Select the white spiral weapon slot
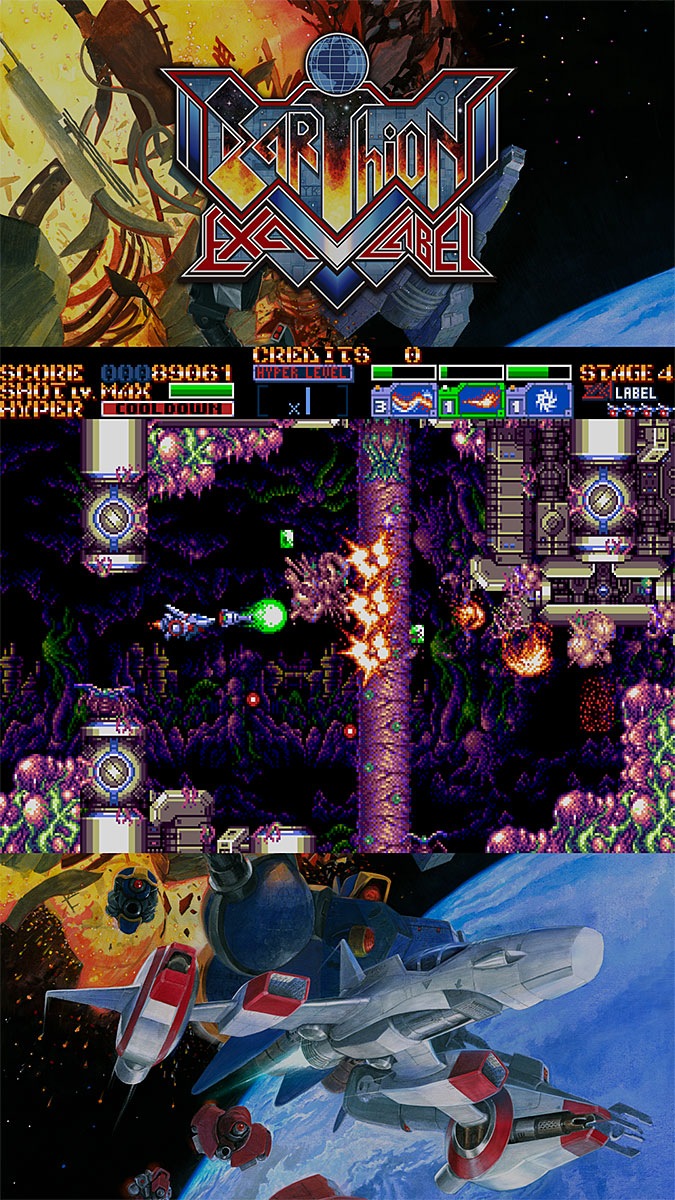The height and width of the screenshot is (1200, 675). click(540, 400)
